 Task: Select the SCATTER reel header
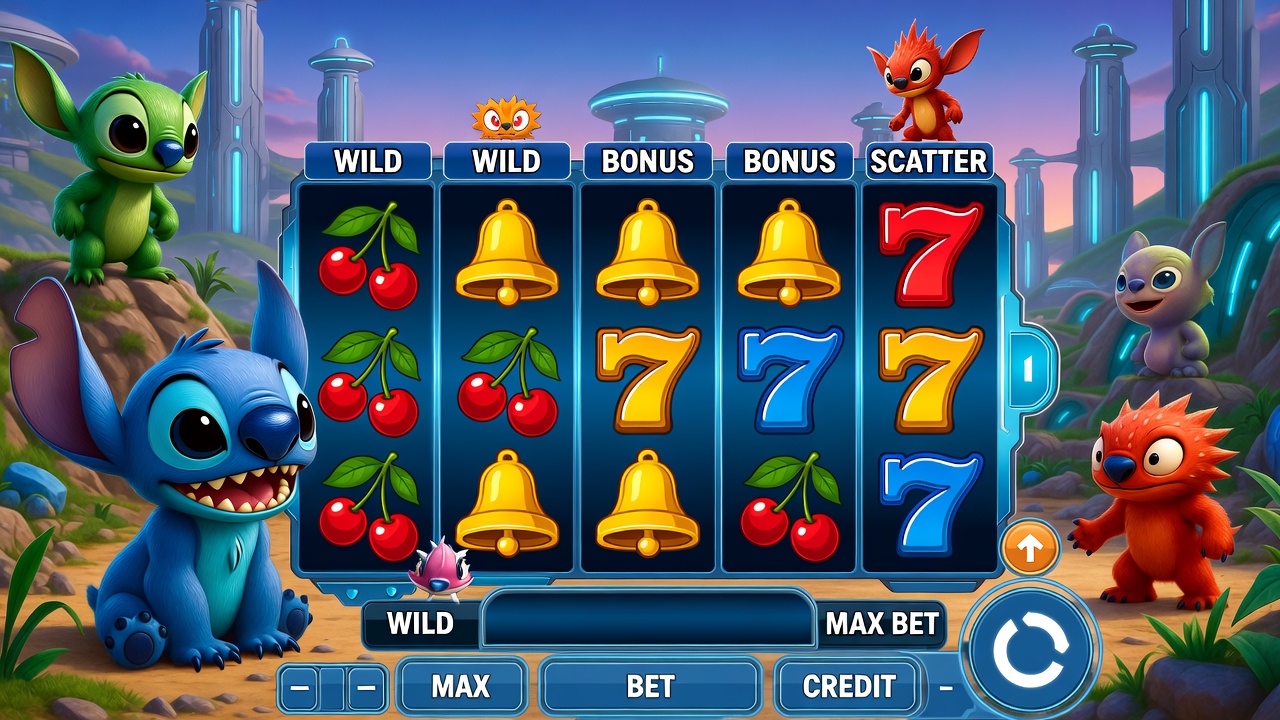point(928,161)
